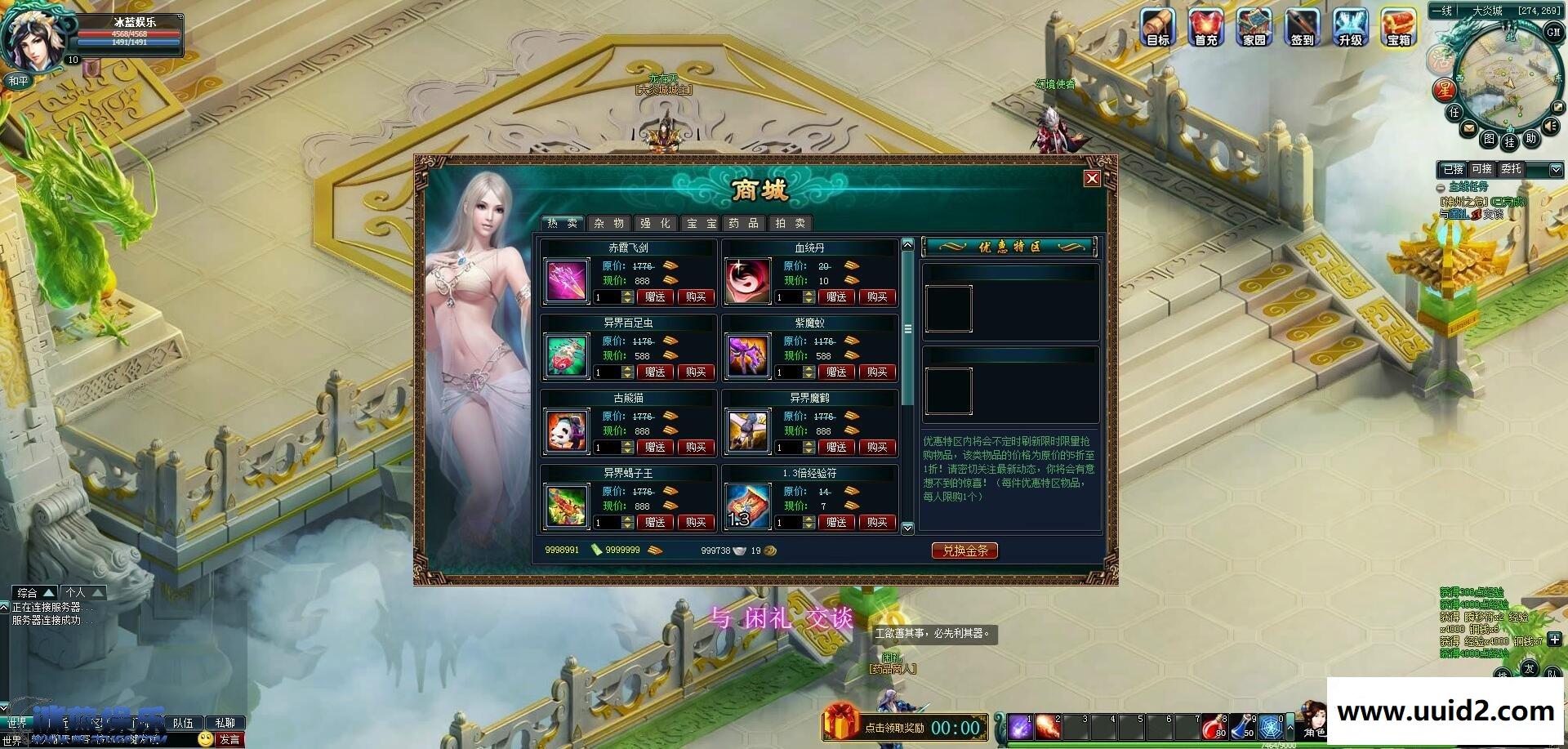Switch to the 药品 tab in the shop
The width and height of the screenshot is (1568, 749).
(743, 223)
